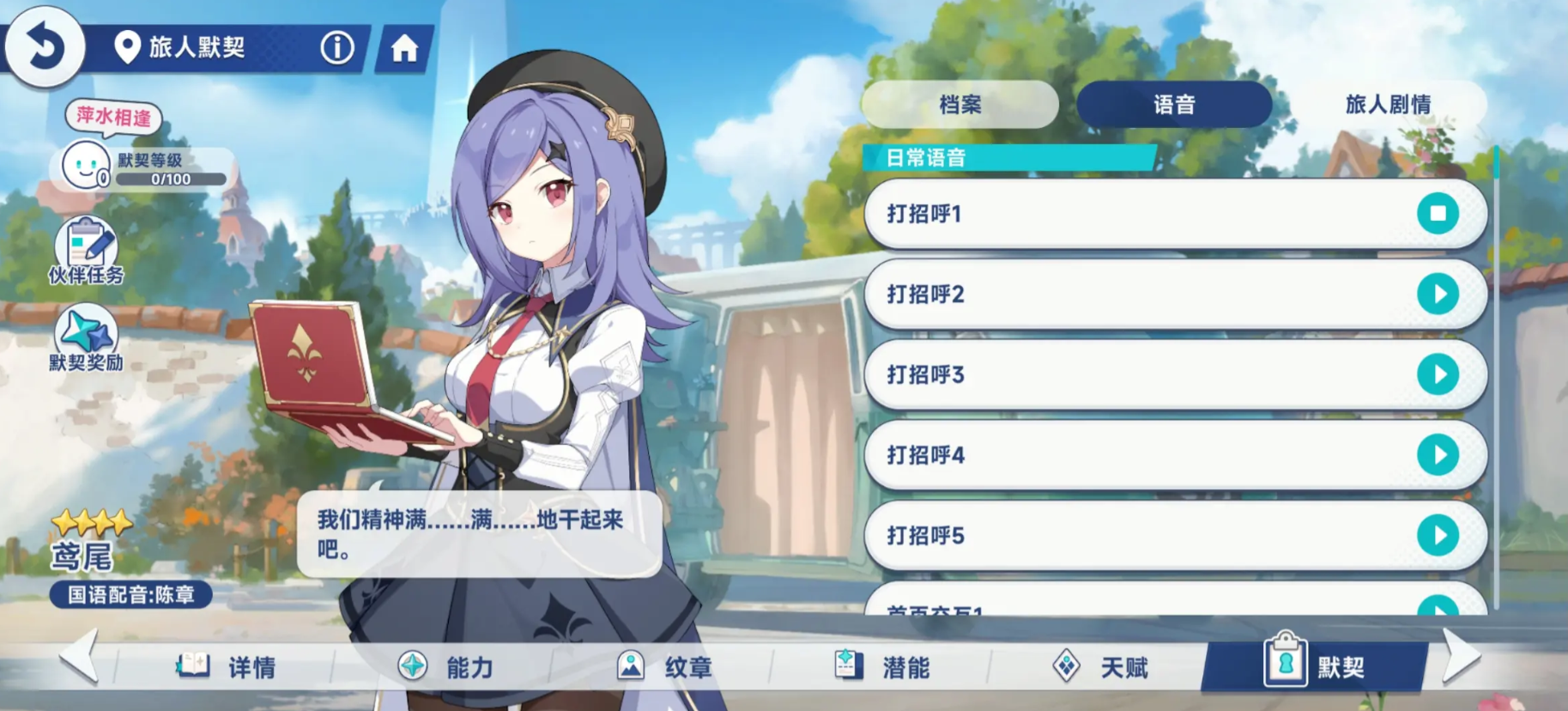Screen dimensions: 1568x711
Task: Choose the 潜能 section
Action: pos(882,666)
